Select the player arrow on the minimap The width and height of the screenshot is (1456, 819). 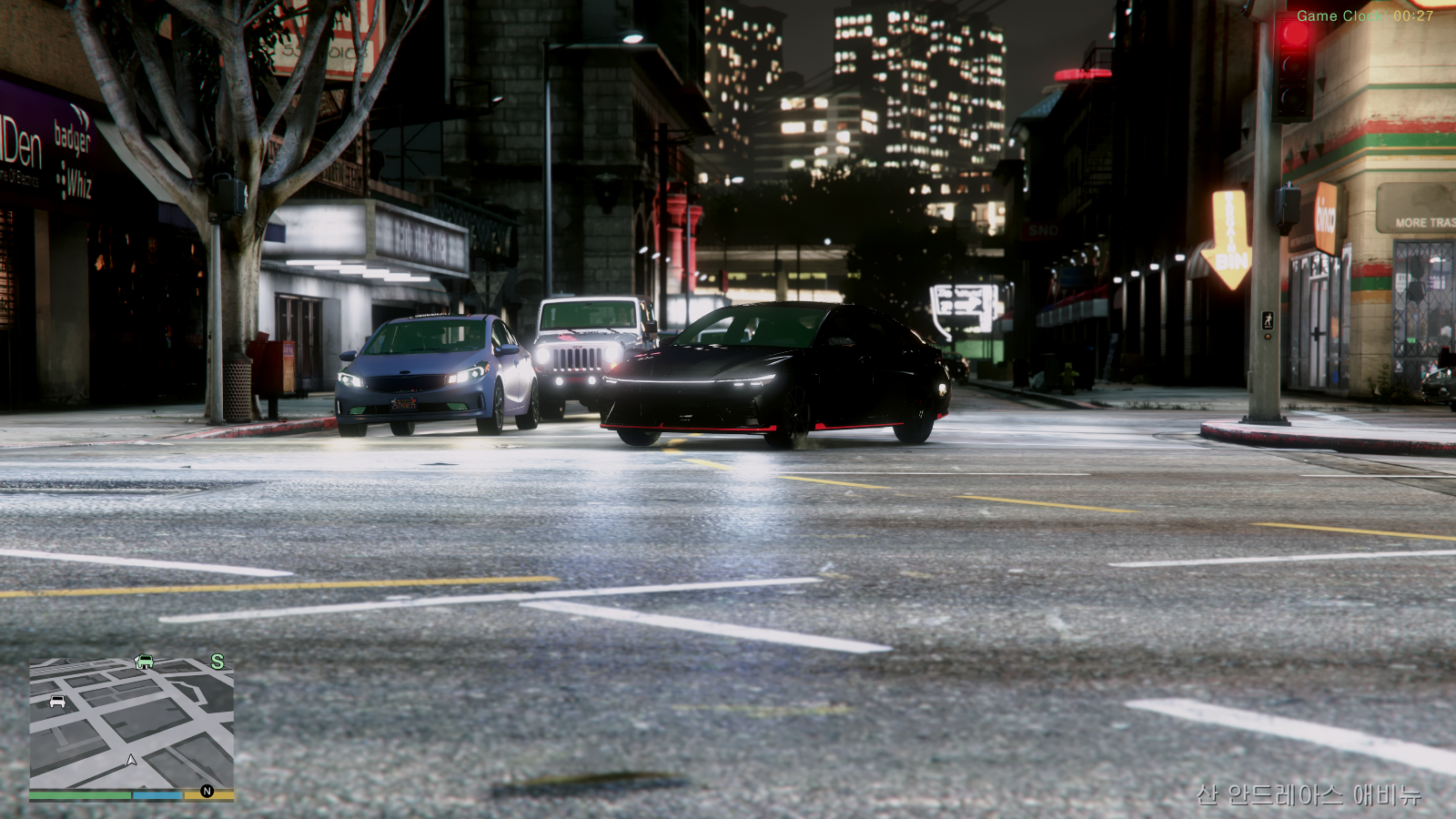131,761
